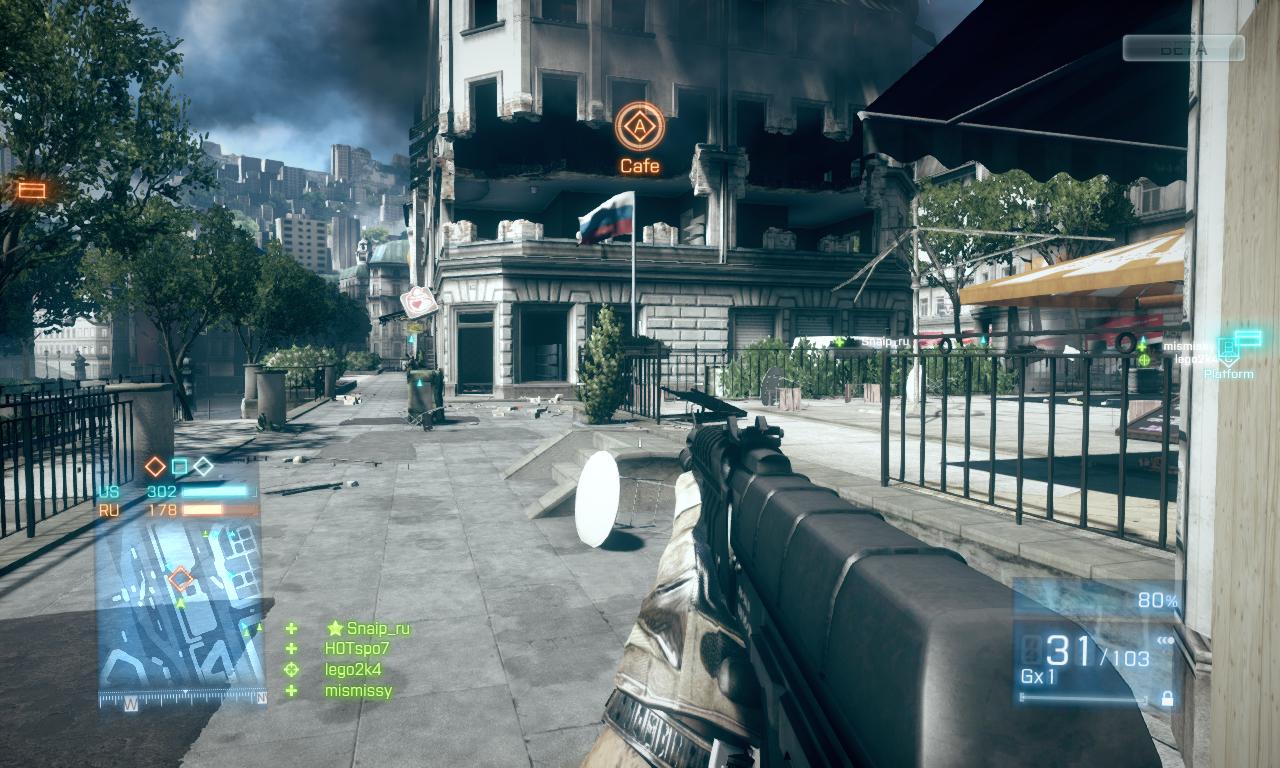Click the orange flag indicator at screen edge
1280x768 pixels.
pos(32,190)
